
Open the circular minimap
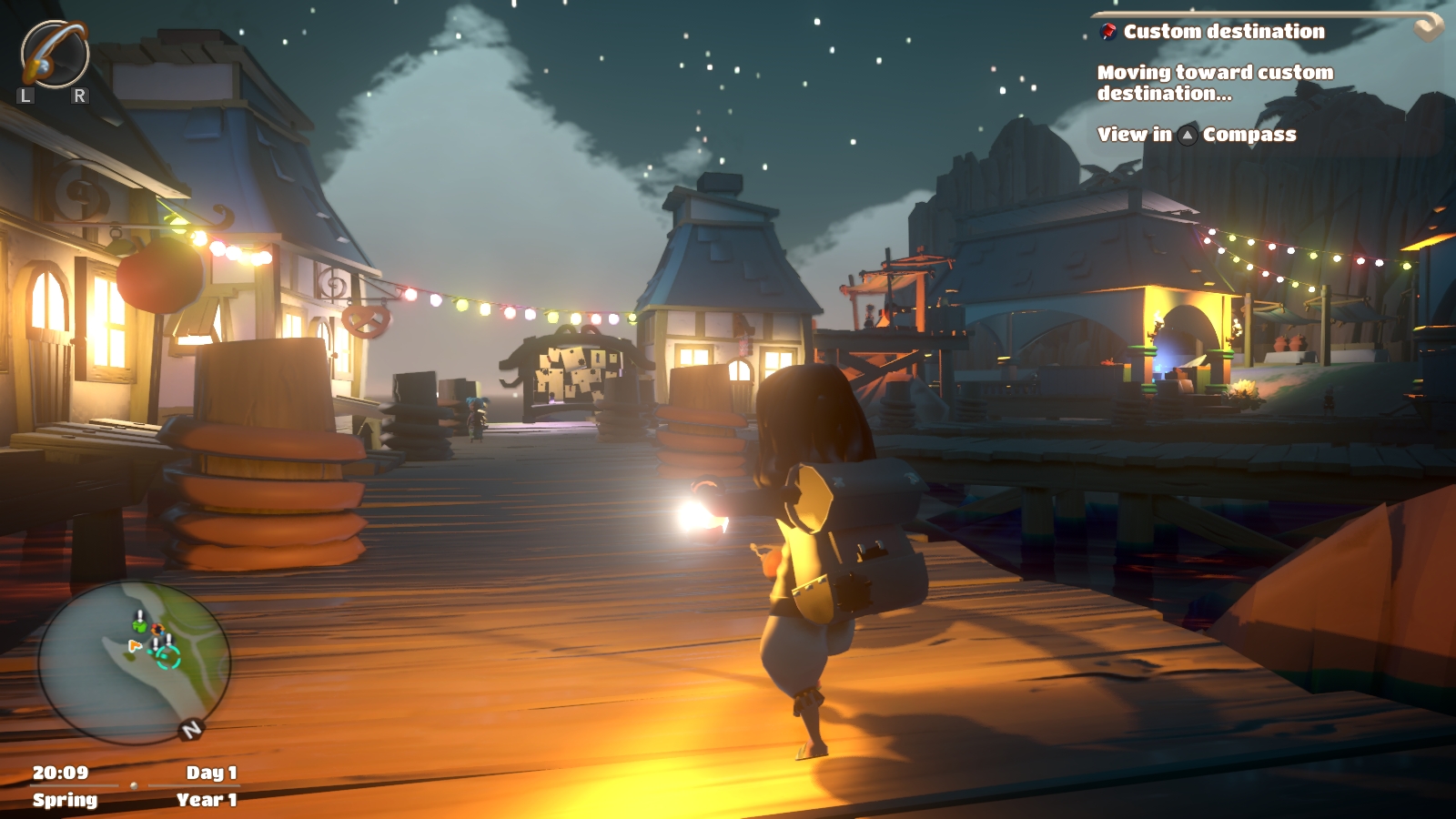pyautogui.click(x=134, y=662)
